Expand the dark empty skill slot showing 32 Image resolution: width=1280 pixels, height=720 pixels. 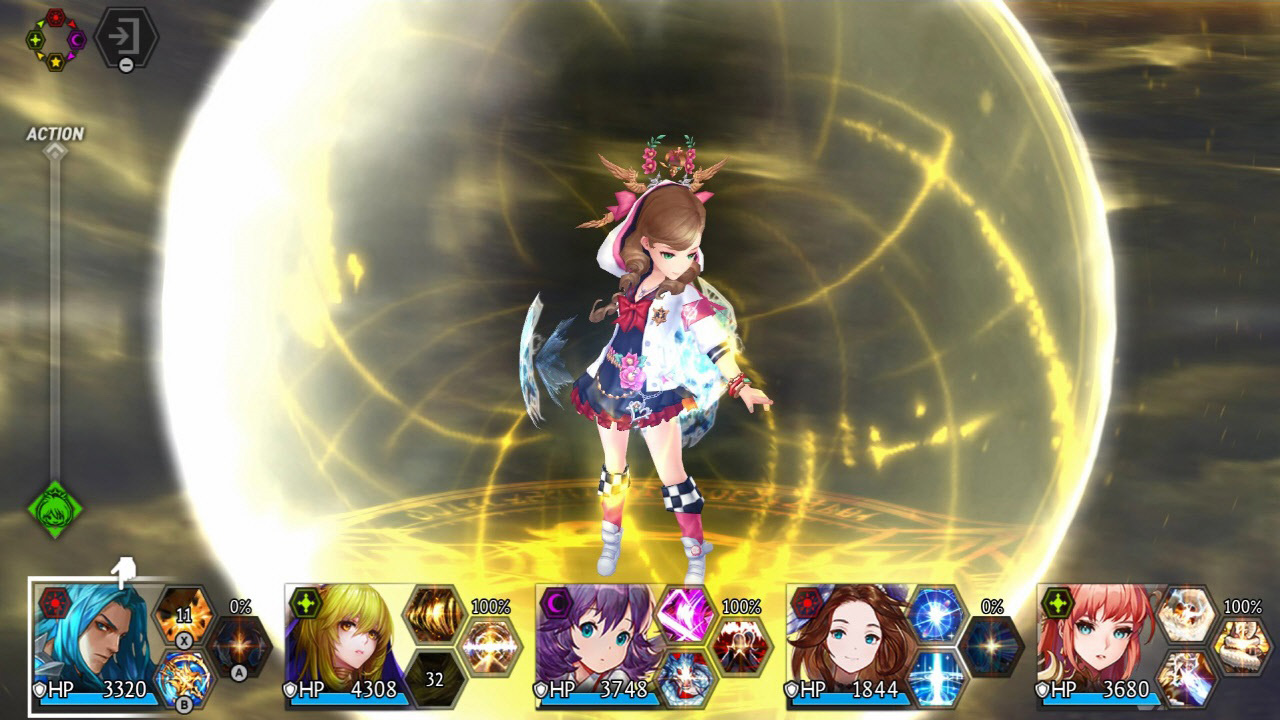436,679
